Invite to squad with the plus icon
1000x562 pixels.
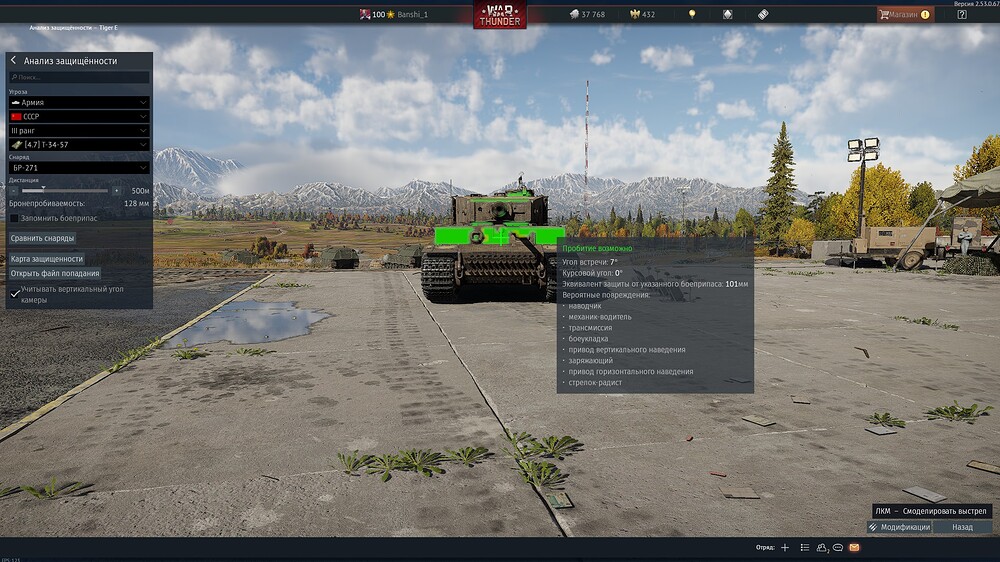click(x=785, y=548)
